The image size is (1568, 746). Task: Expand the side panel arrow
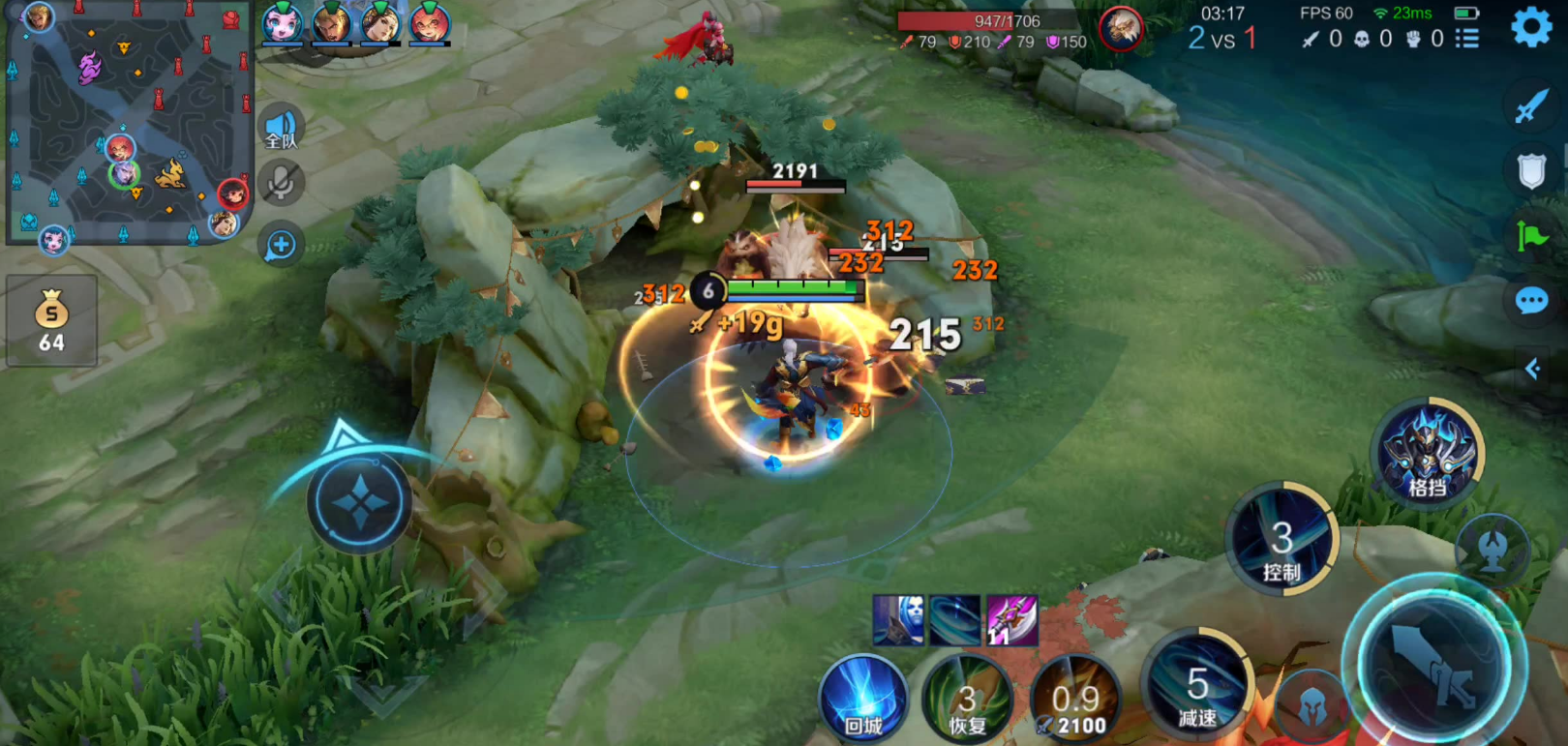pyautogui.click(x=1532, y=369)
